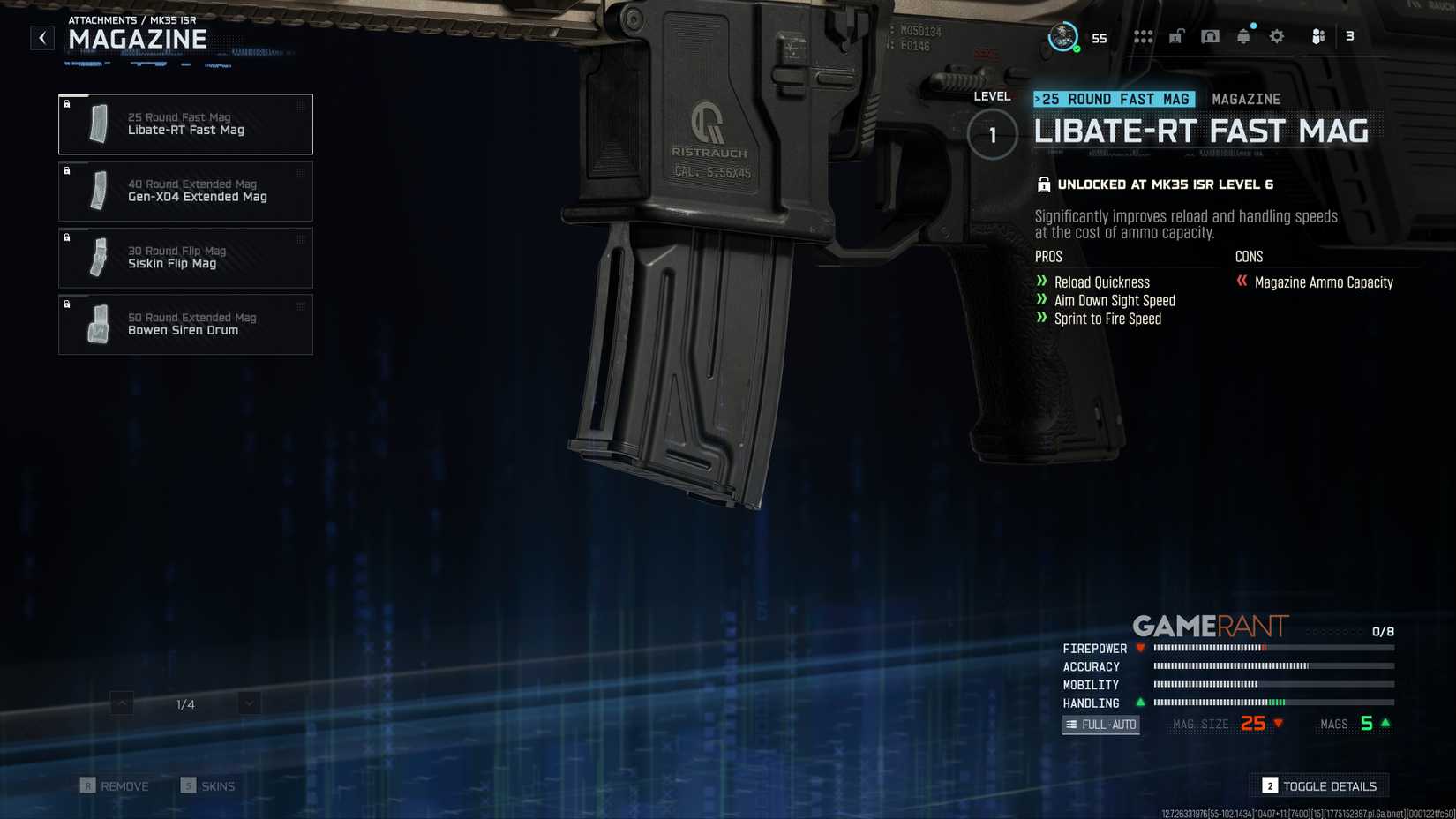1456x819 pixels.
Task: Click the Remove attachment button
Action: point(122,785)
